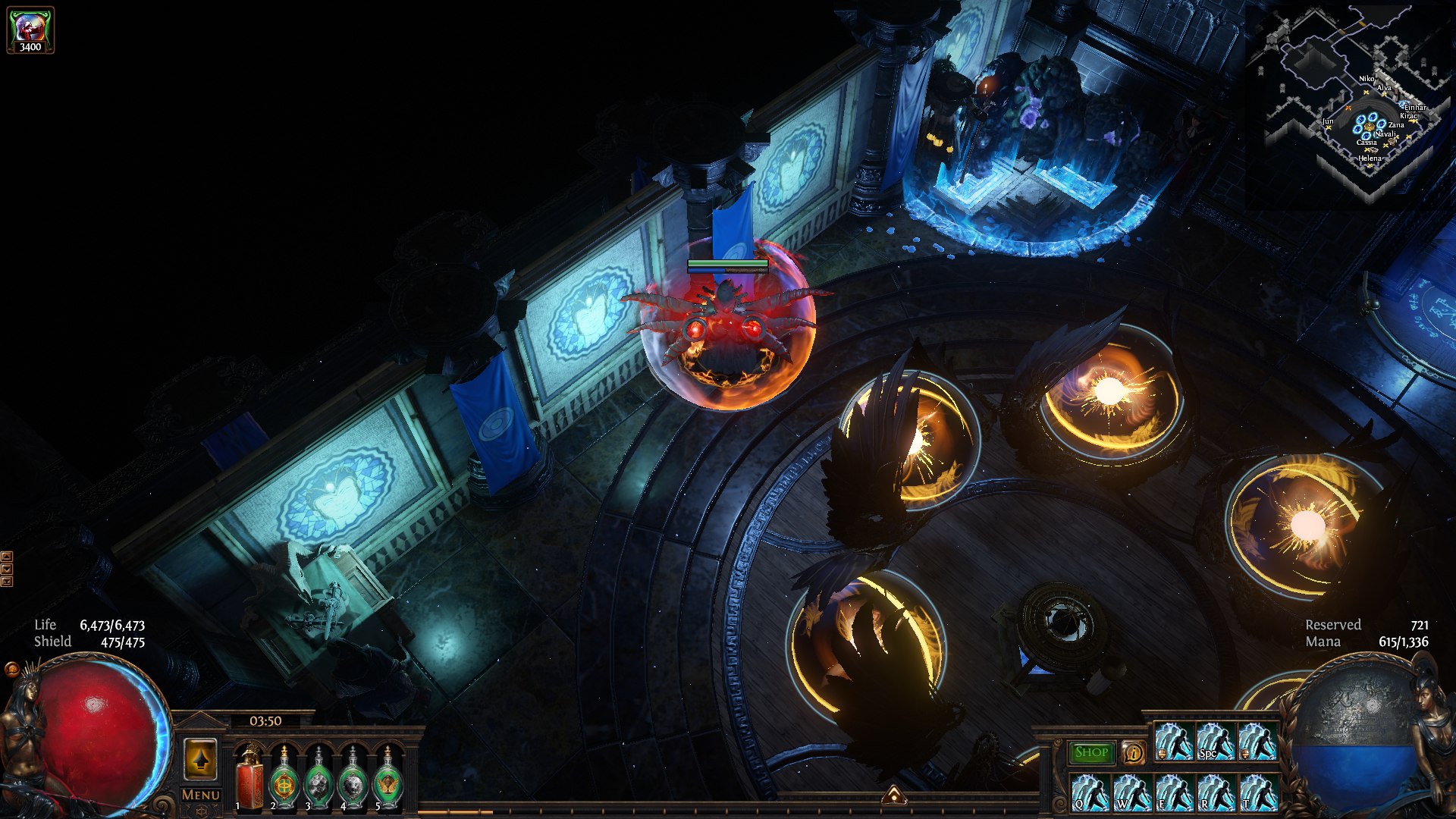Open the chat bubble icon above life globe
Screen dimensions: 1456x819
pyautogui.click(x=12, y=669)
